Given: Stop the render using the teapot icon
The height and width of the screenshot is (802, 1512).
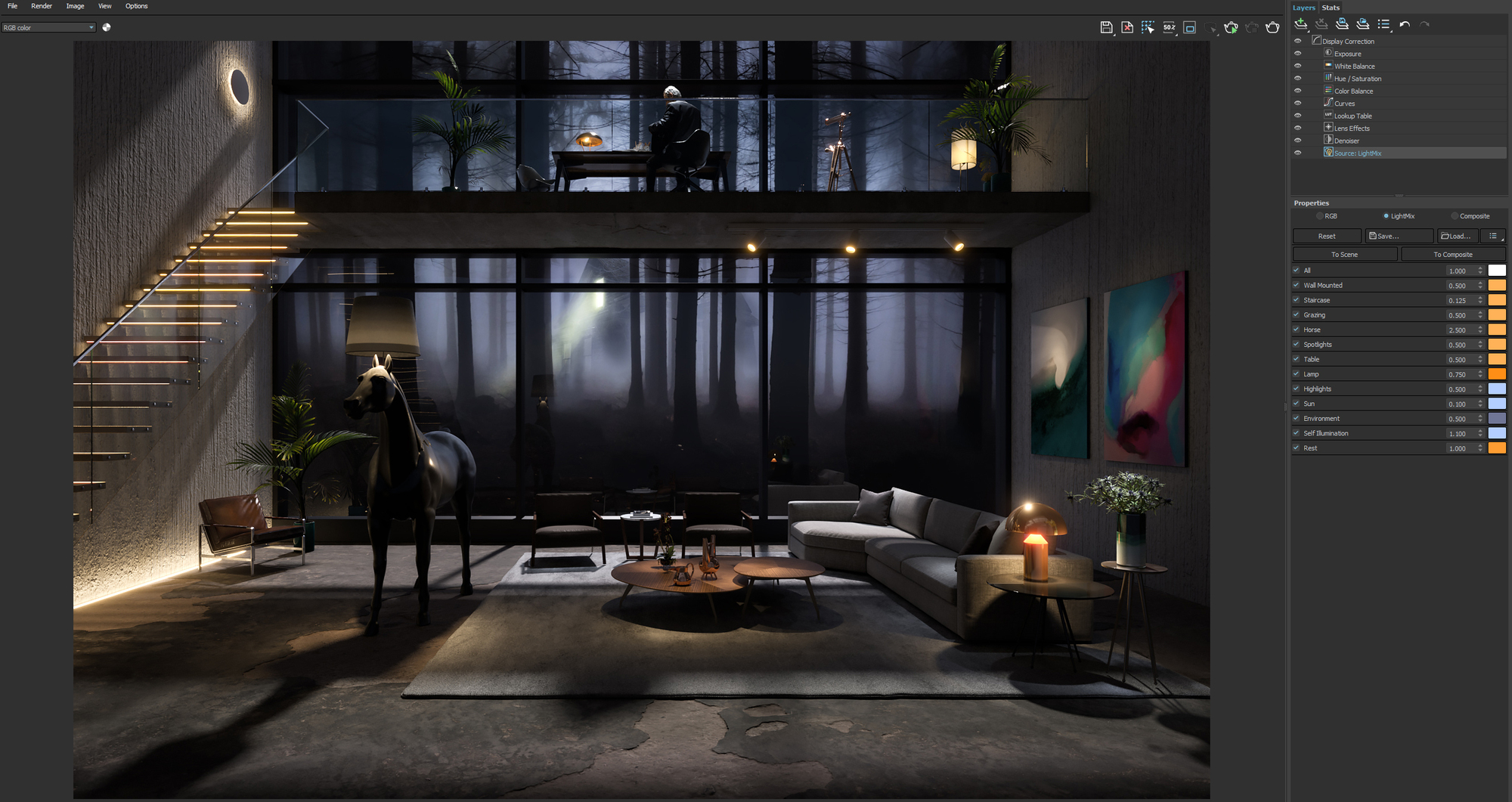Looking at the screenshot, I should tap(1251, 27).
